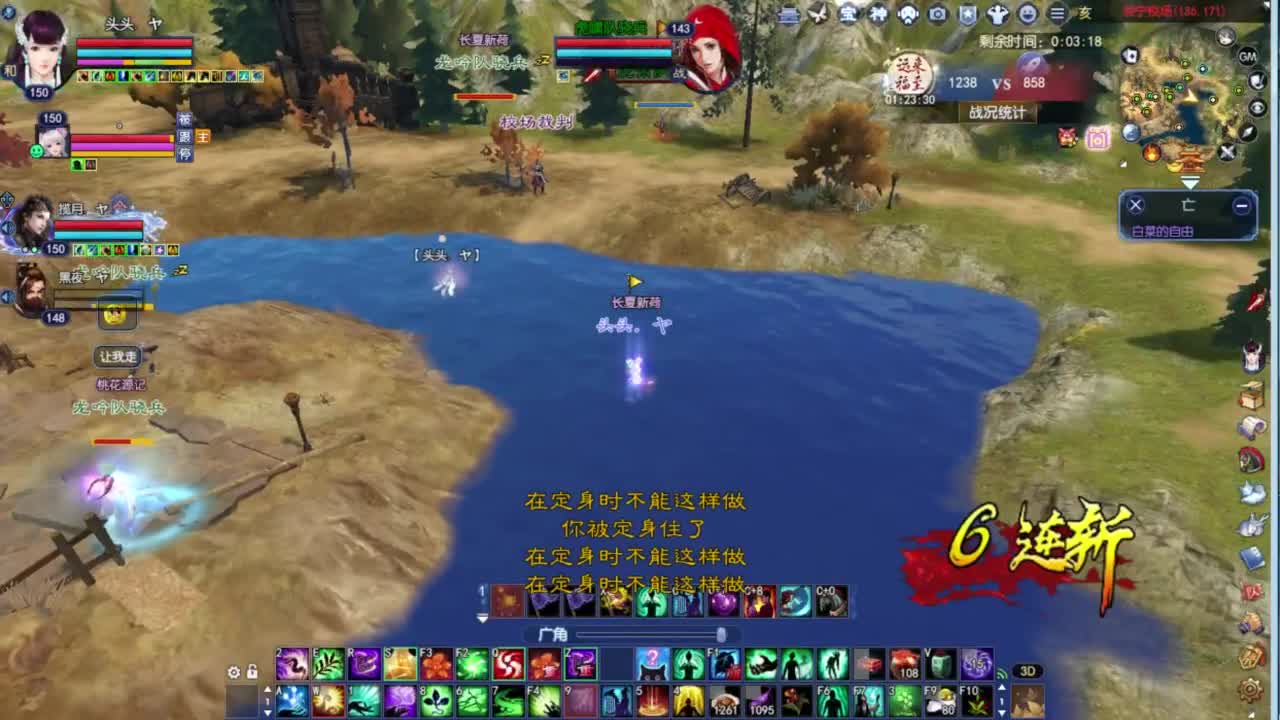Viewport: 1280px width, 720px height.
Task: Toggle the skill bar lock icon
Action: coord(252,671)
